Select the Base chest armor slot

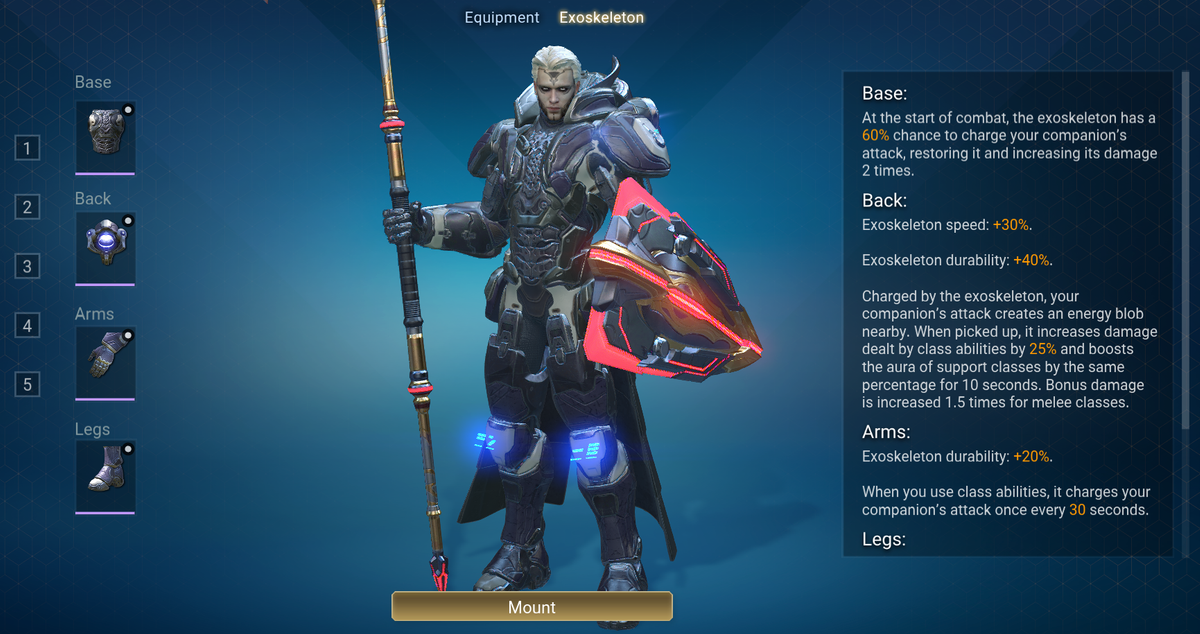105,135
